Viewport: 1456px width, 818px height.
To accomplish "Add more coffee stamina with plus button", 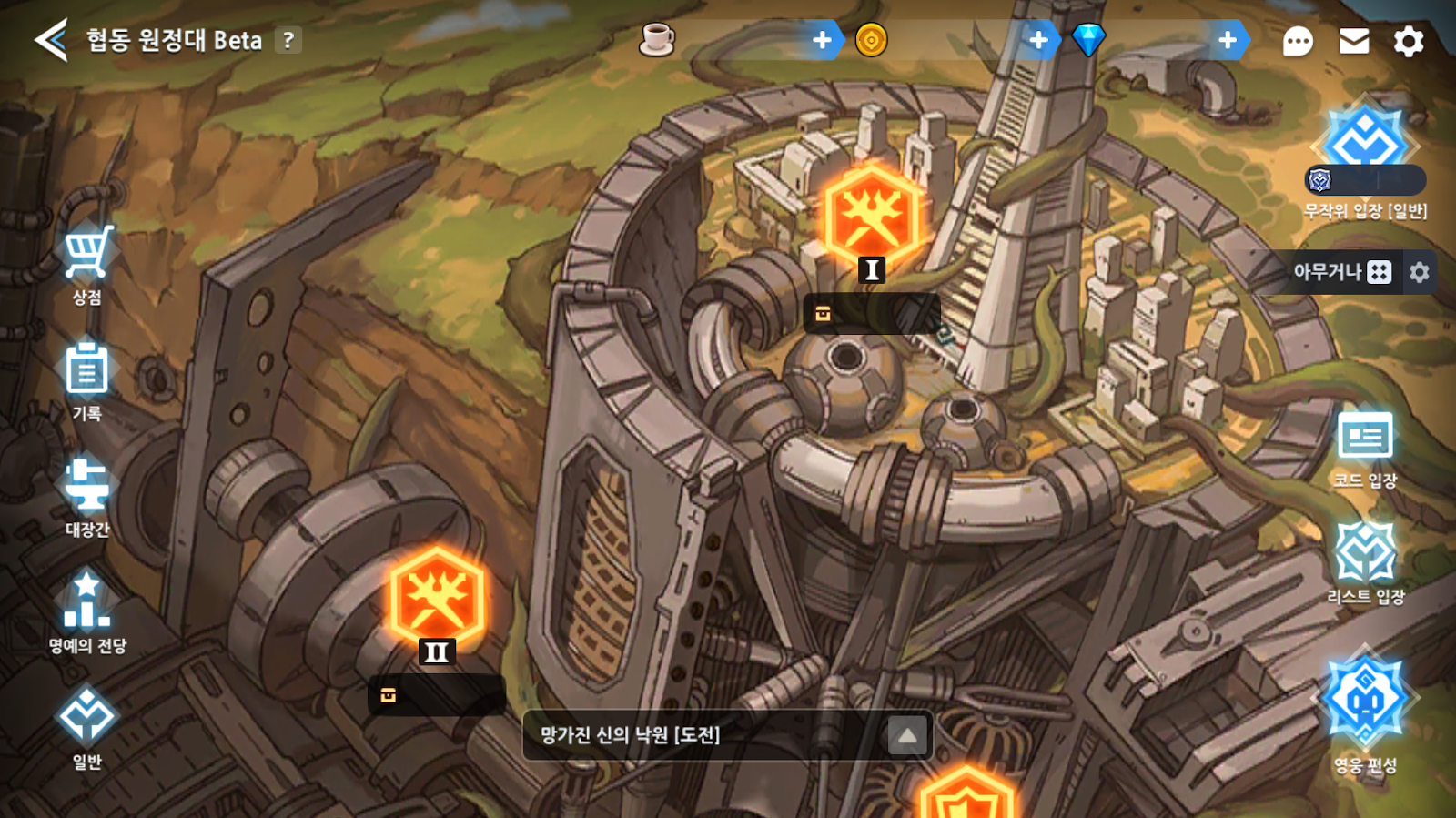I will [x=822, y=40].
